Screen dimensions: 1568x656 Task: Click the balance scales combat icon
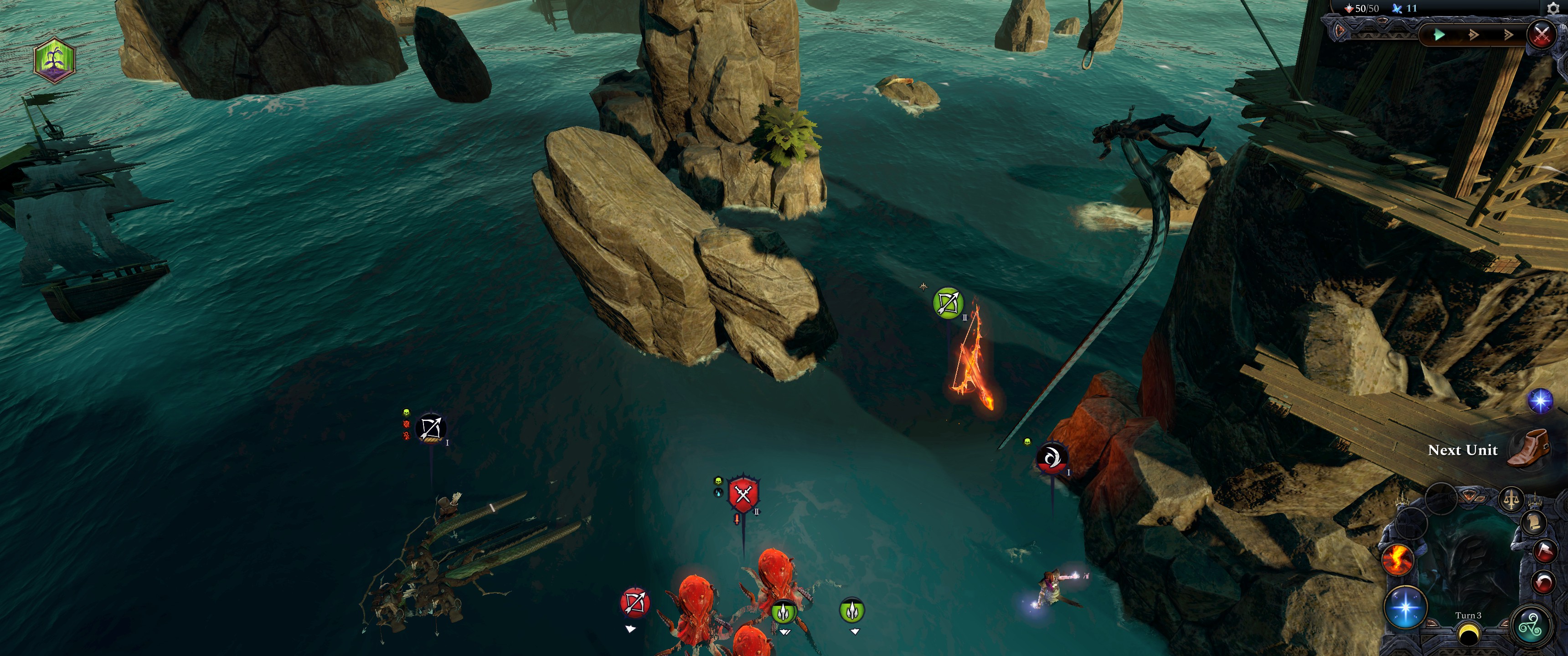[1511, 499]
